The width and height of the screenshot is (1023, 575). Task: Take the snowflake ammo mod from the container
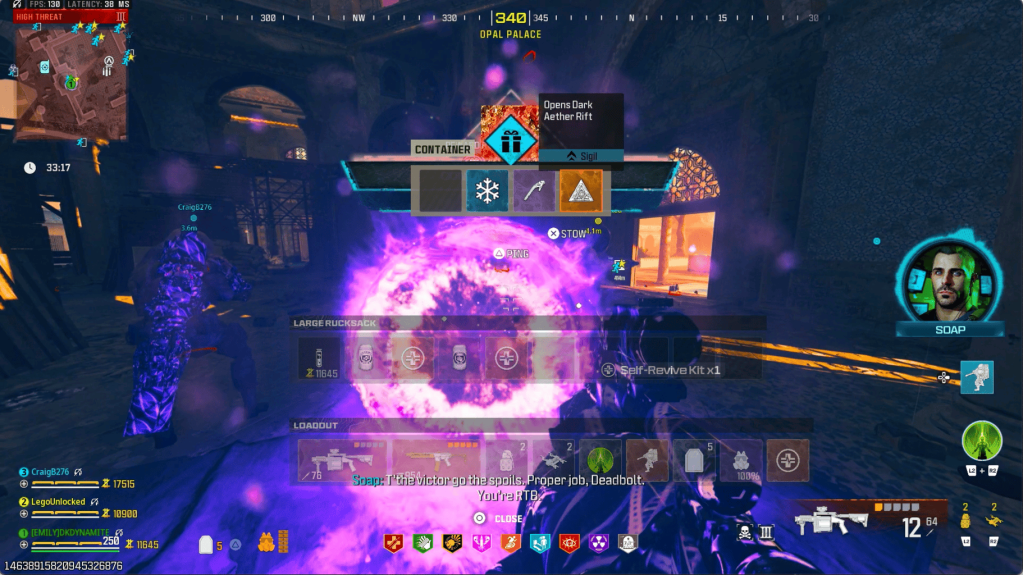tap(487, 191)
